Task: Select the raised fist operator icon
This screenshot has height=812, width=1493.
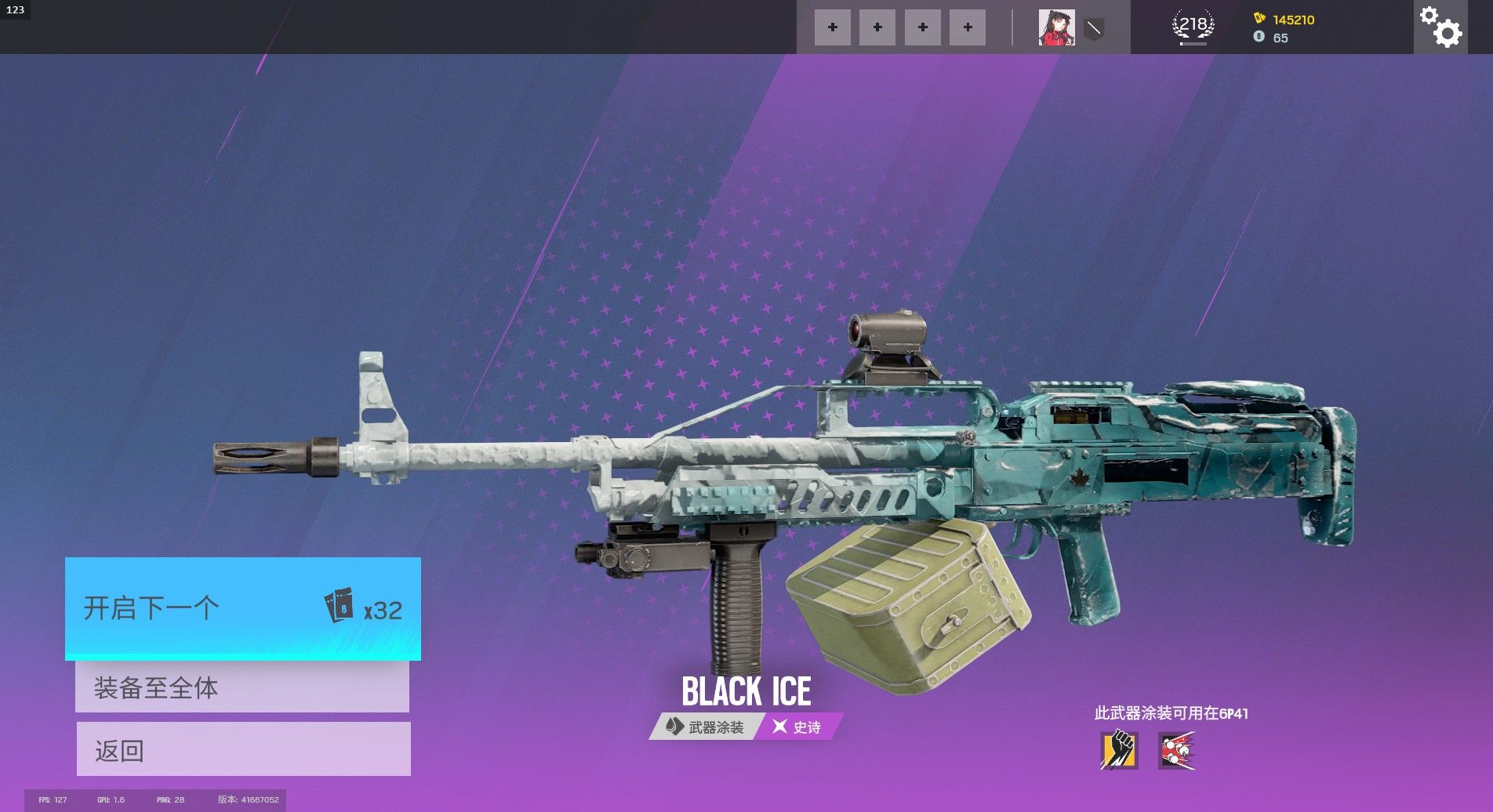Action: (1119, 750)
